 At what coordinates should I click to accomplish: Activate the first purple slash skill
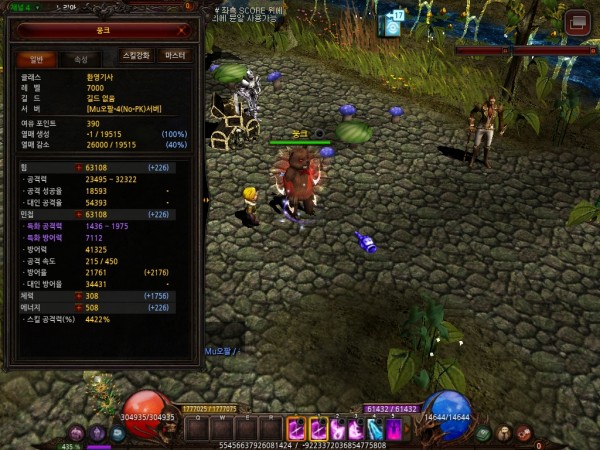pyautogui.click(x=297, y=428)
